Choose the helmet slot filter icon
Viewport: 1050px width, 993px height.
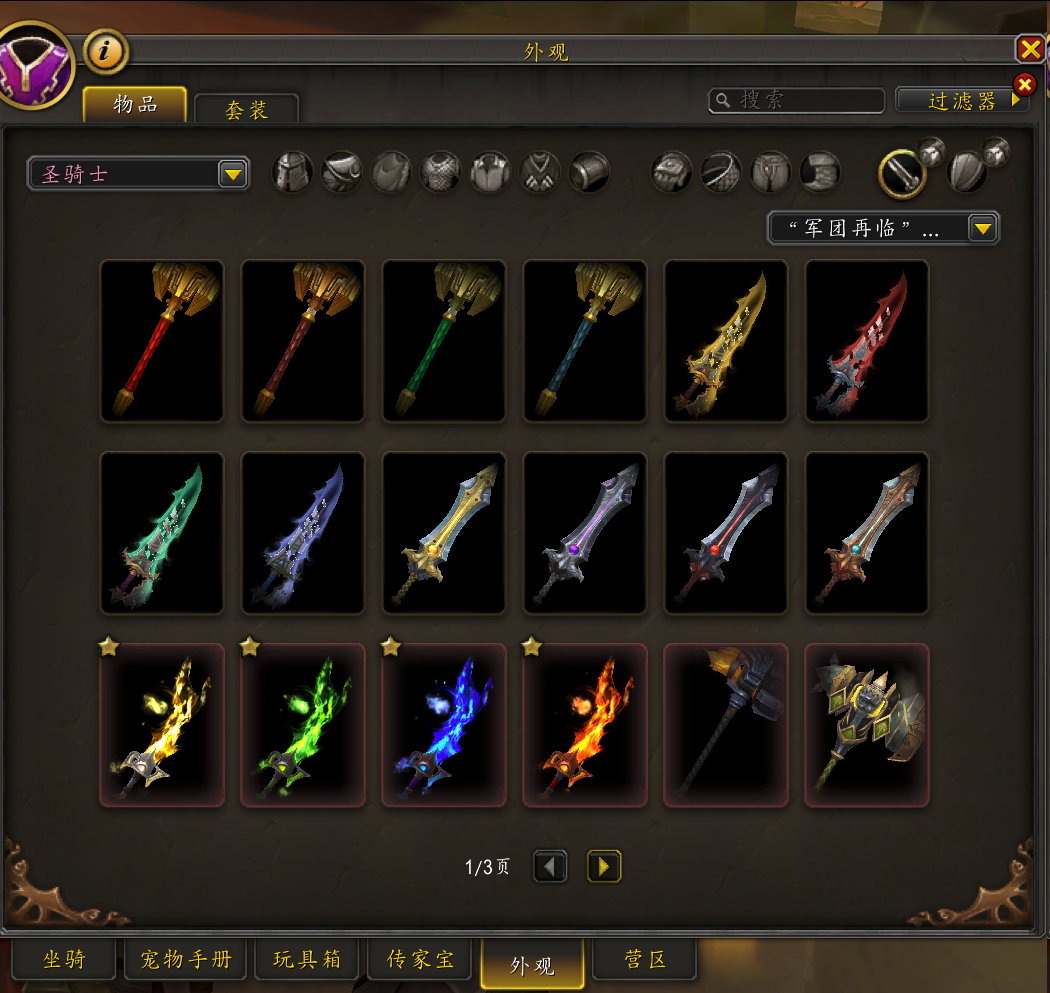click(293, 172)
